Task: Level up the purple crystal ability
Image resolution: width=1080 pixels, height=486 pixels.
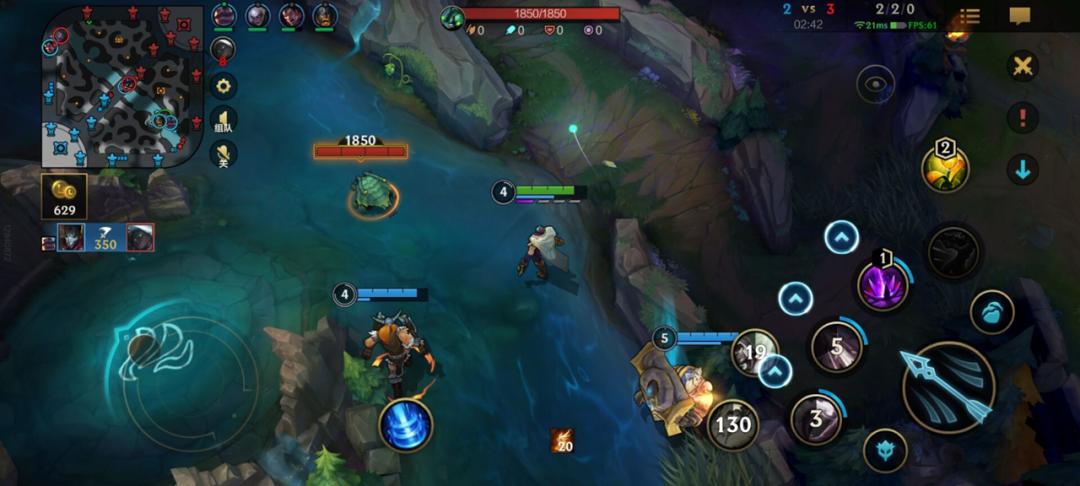Action: 842,238
